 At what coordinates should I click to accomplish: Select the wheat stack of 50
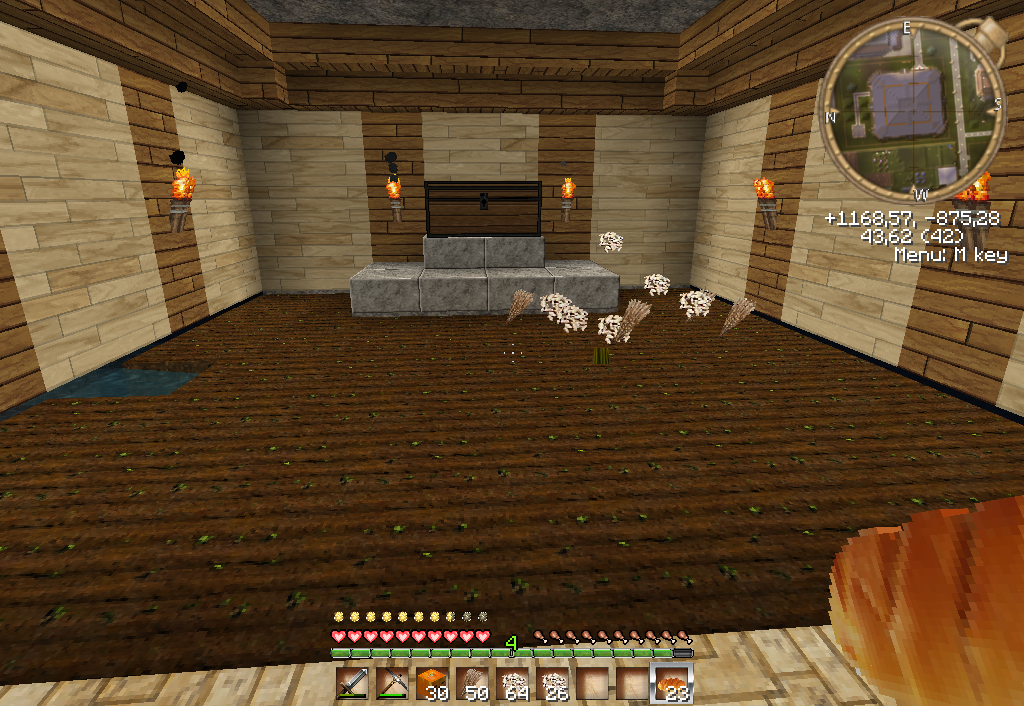(470, 684)
